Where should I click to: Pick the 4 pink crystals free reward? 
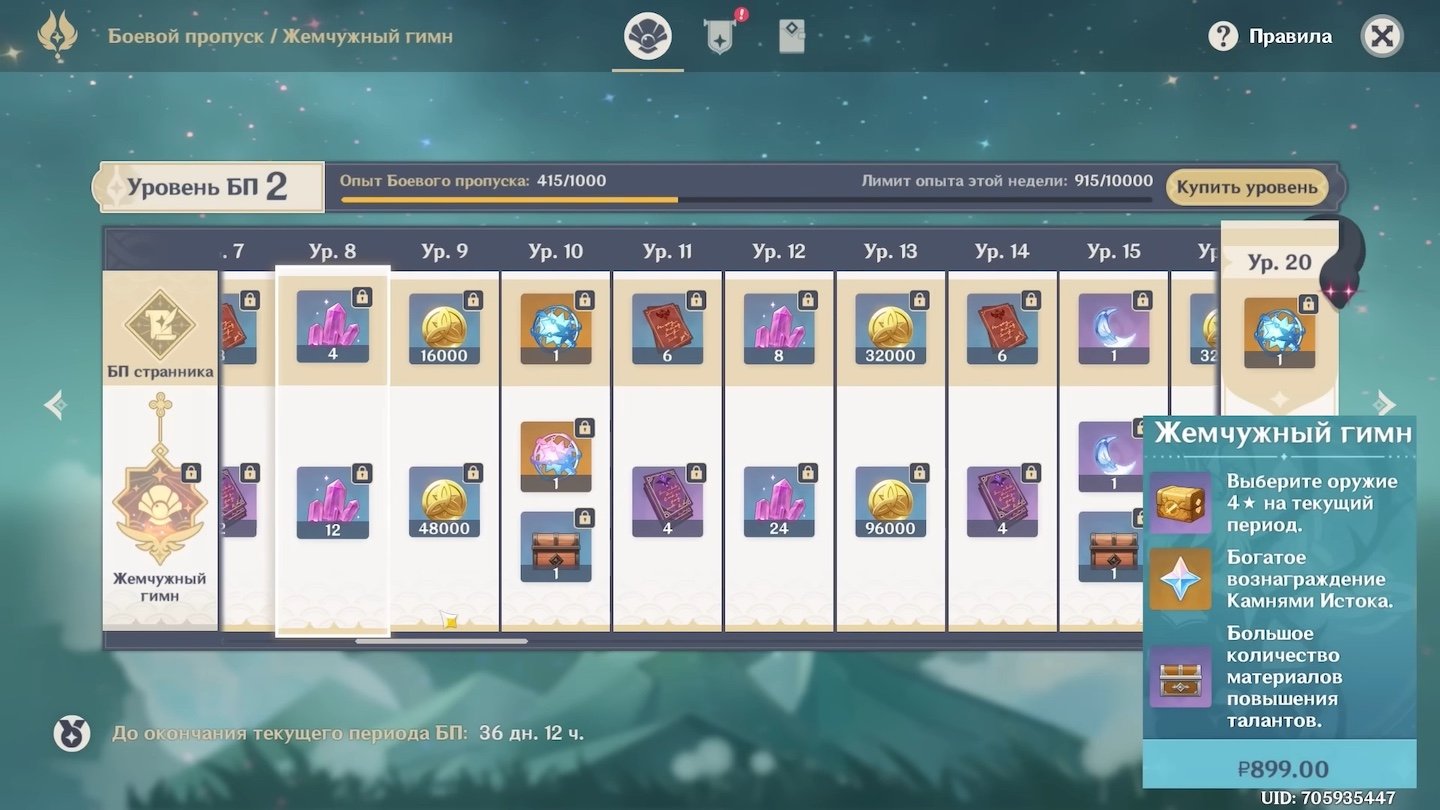tap(333, 326)
